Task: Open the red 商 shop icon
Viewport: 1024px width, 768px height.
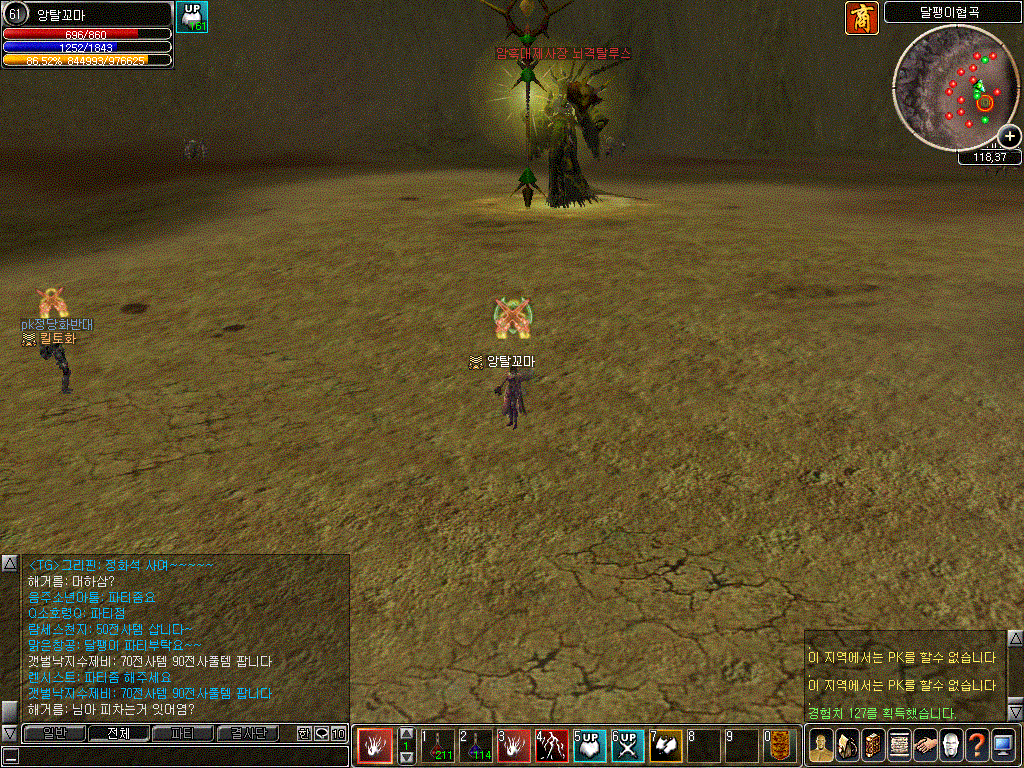Action: (x=861, y=17)
